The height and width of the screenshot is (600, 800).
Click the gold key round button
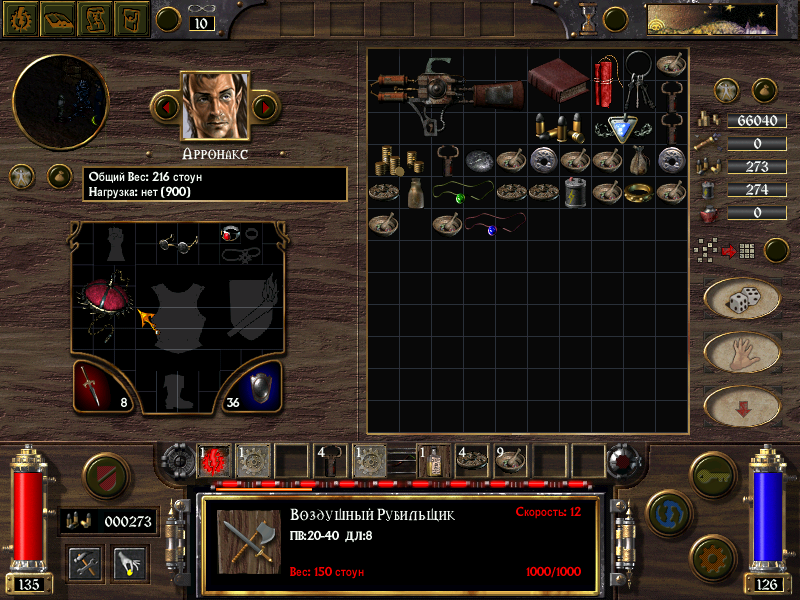pyautogui.click(x=713, y=468)
